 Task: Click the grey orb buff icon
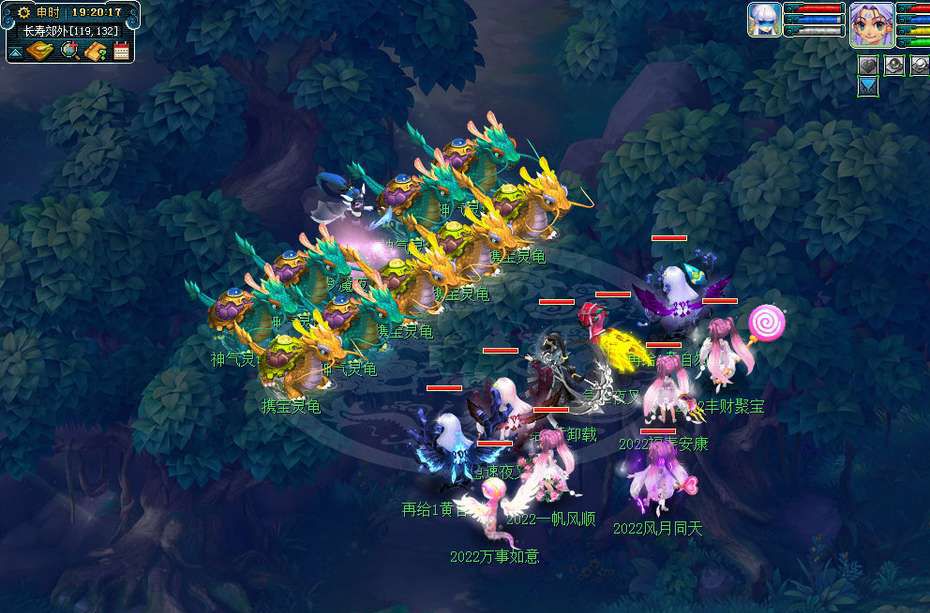[x=893, y=65]
